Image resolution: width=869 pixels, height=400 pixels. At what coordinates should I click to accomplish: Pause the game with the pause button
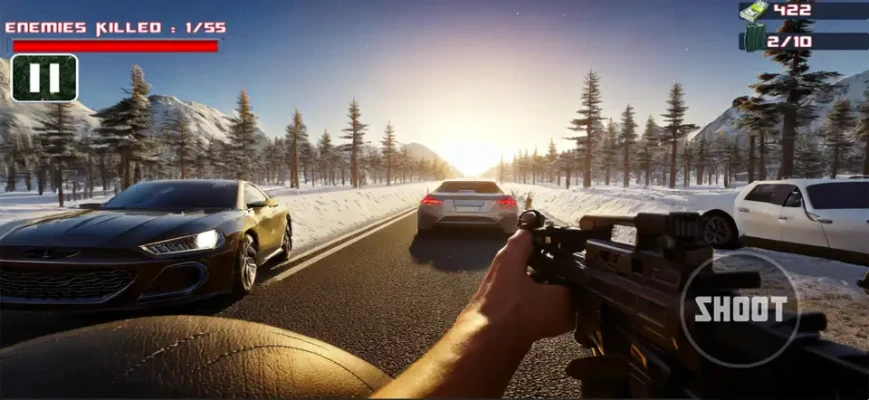44,78
